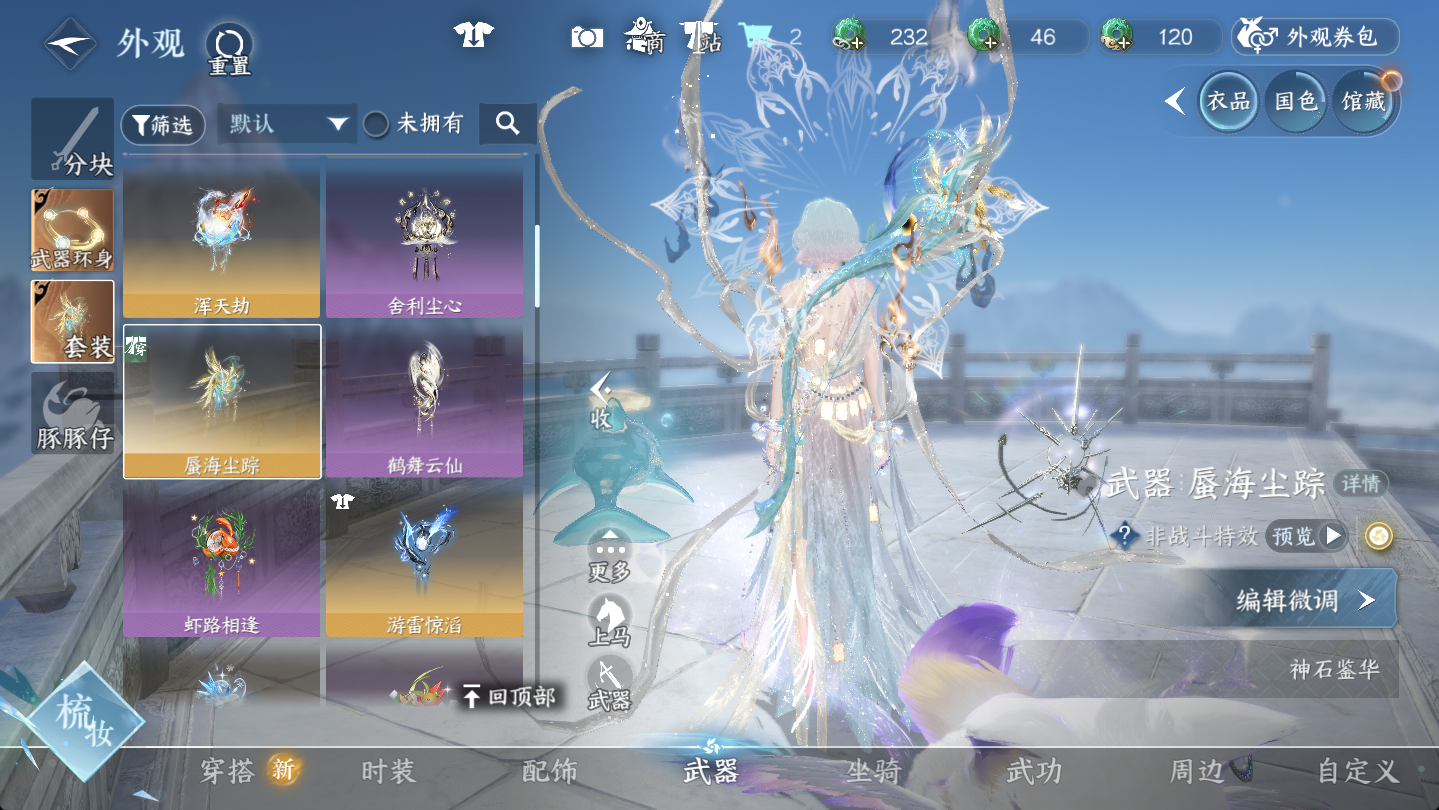Screen dimensions: 1439x810
Task: Pick the 虾路相逢 weapon skin
Action: tap(222, 562)
